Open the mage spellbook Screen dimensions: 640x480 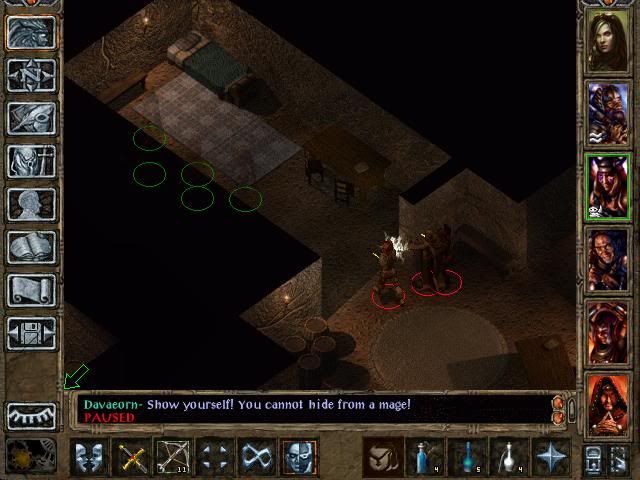pyautogui.click(x=31, y=247)
